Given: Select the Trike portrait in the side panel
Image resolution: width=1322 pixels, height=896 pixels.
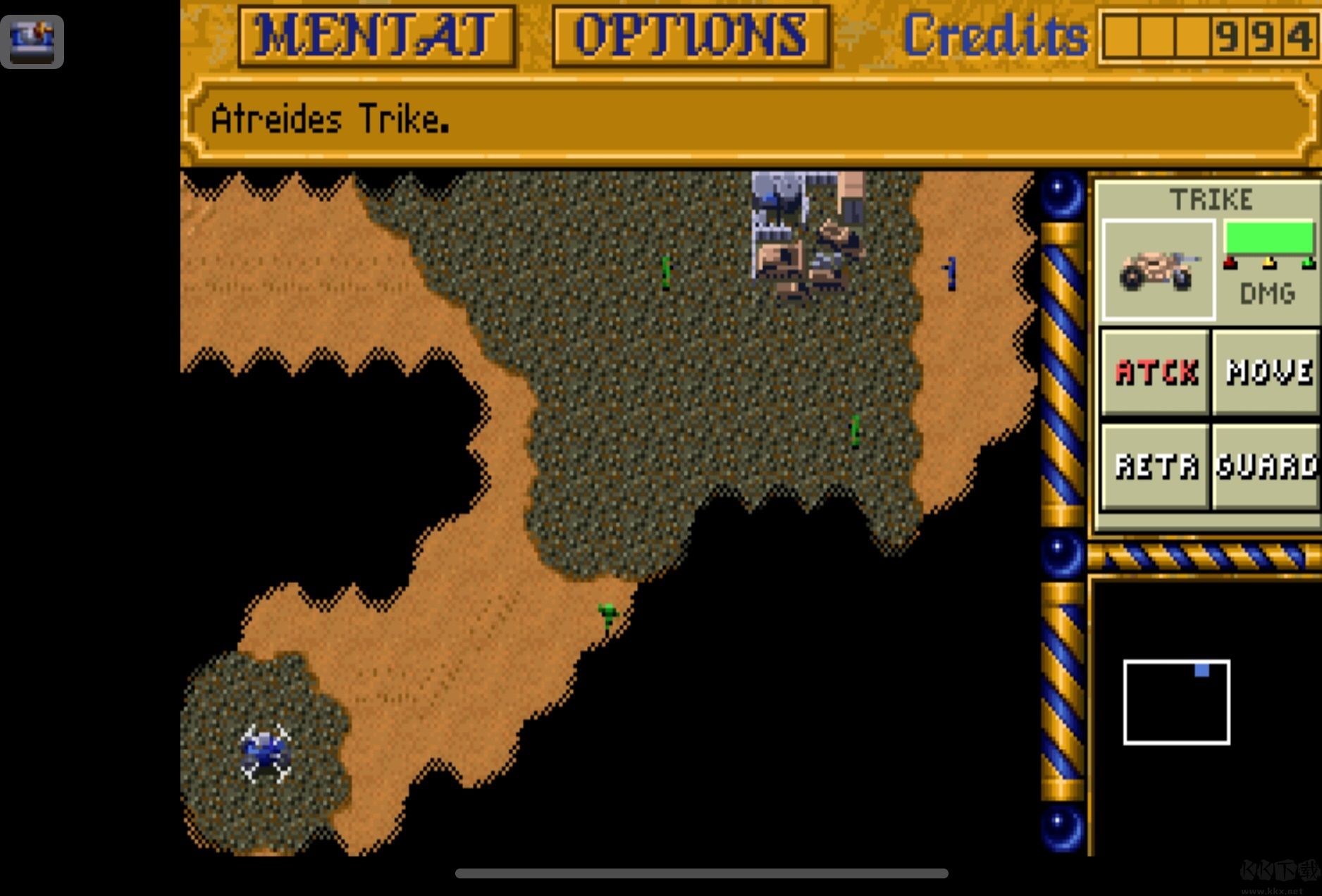Looking at the screenshot, I should pos(1158,270).
